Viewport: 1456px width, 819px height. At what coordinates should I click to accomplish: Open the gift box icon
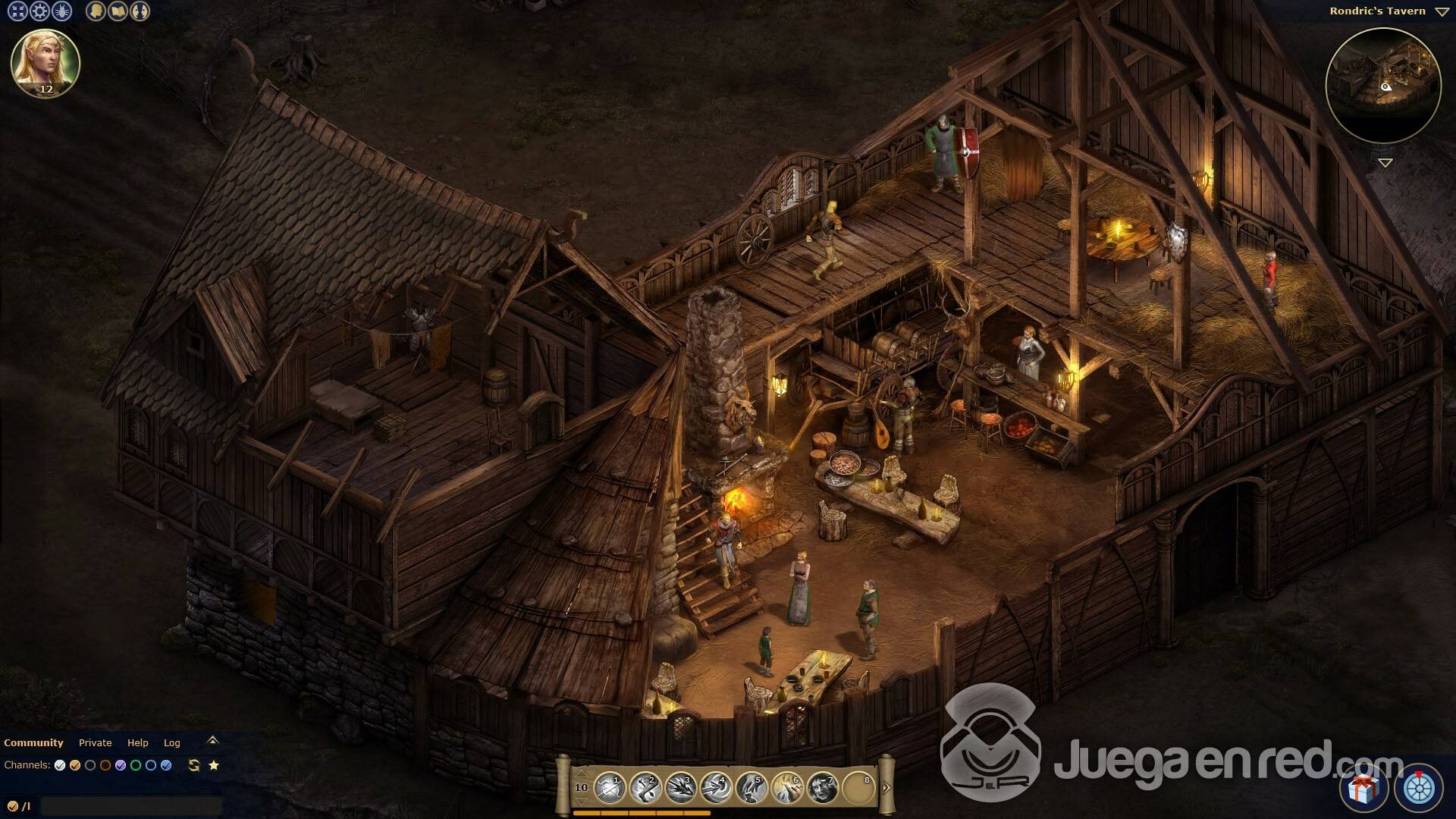pyautogui.click(x=1363, y=789)
